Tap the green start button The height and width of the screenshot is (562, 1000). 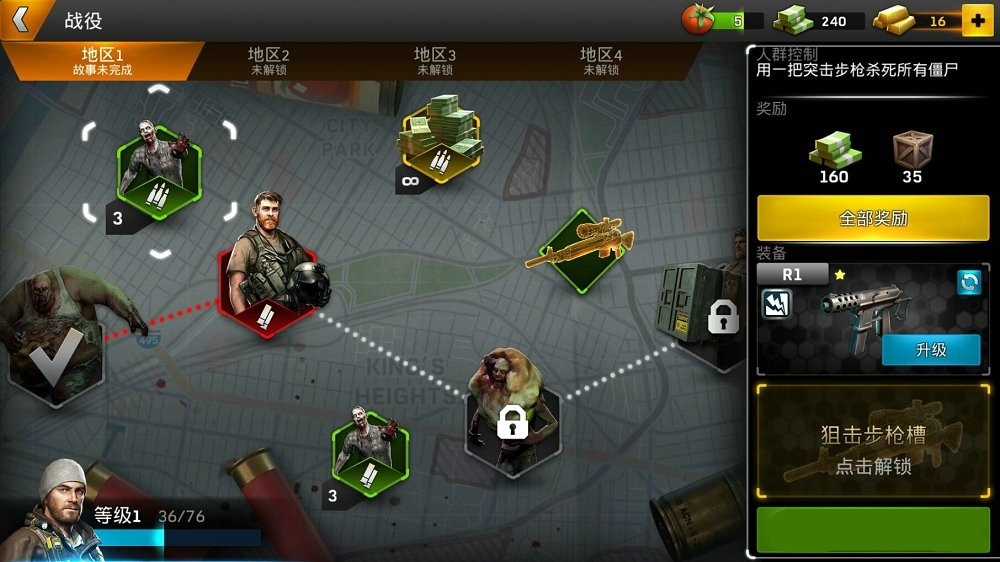[873, 530]
